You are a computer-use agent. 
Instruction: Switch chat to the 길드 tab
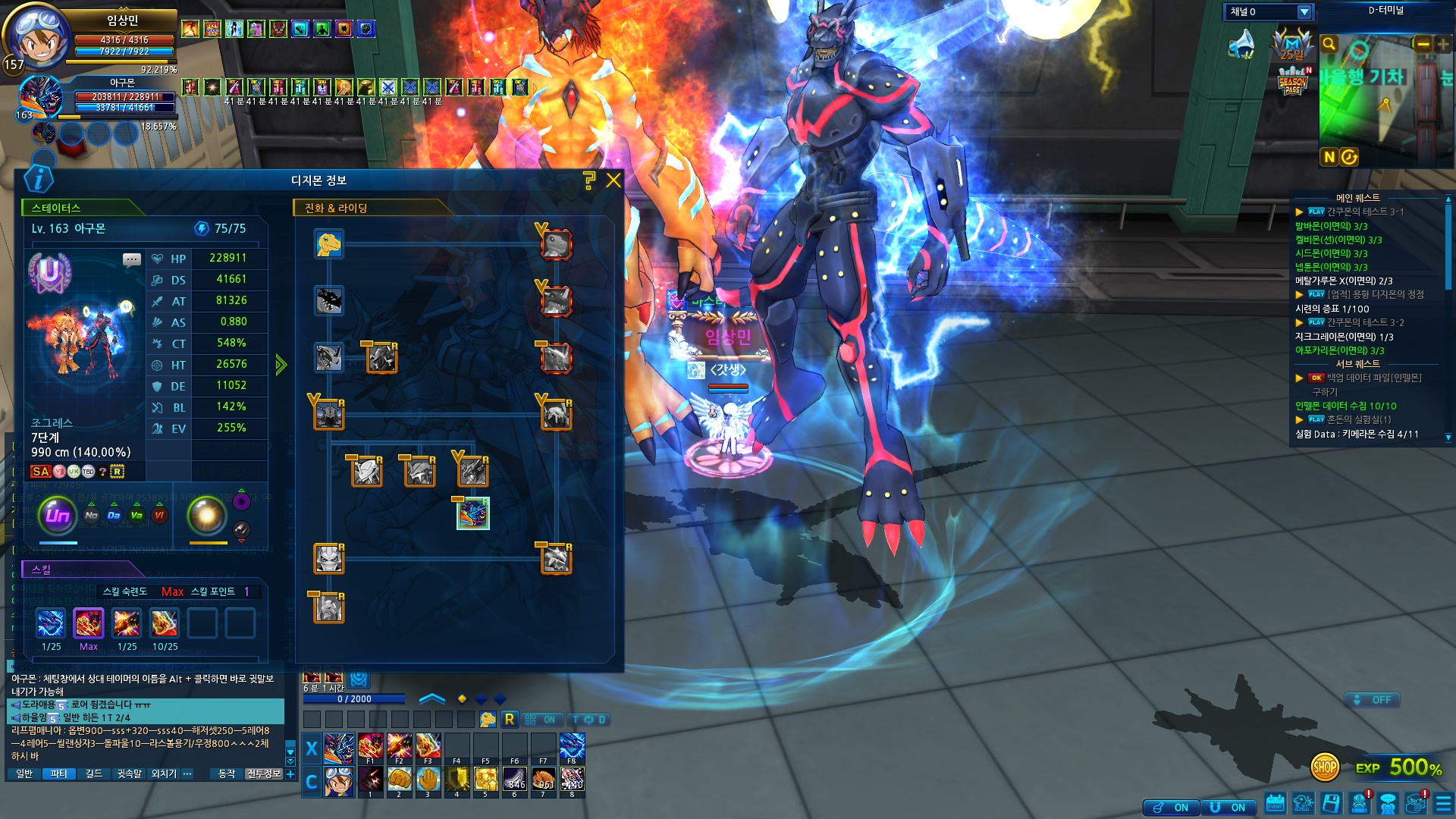coord(93,773)
